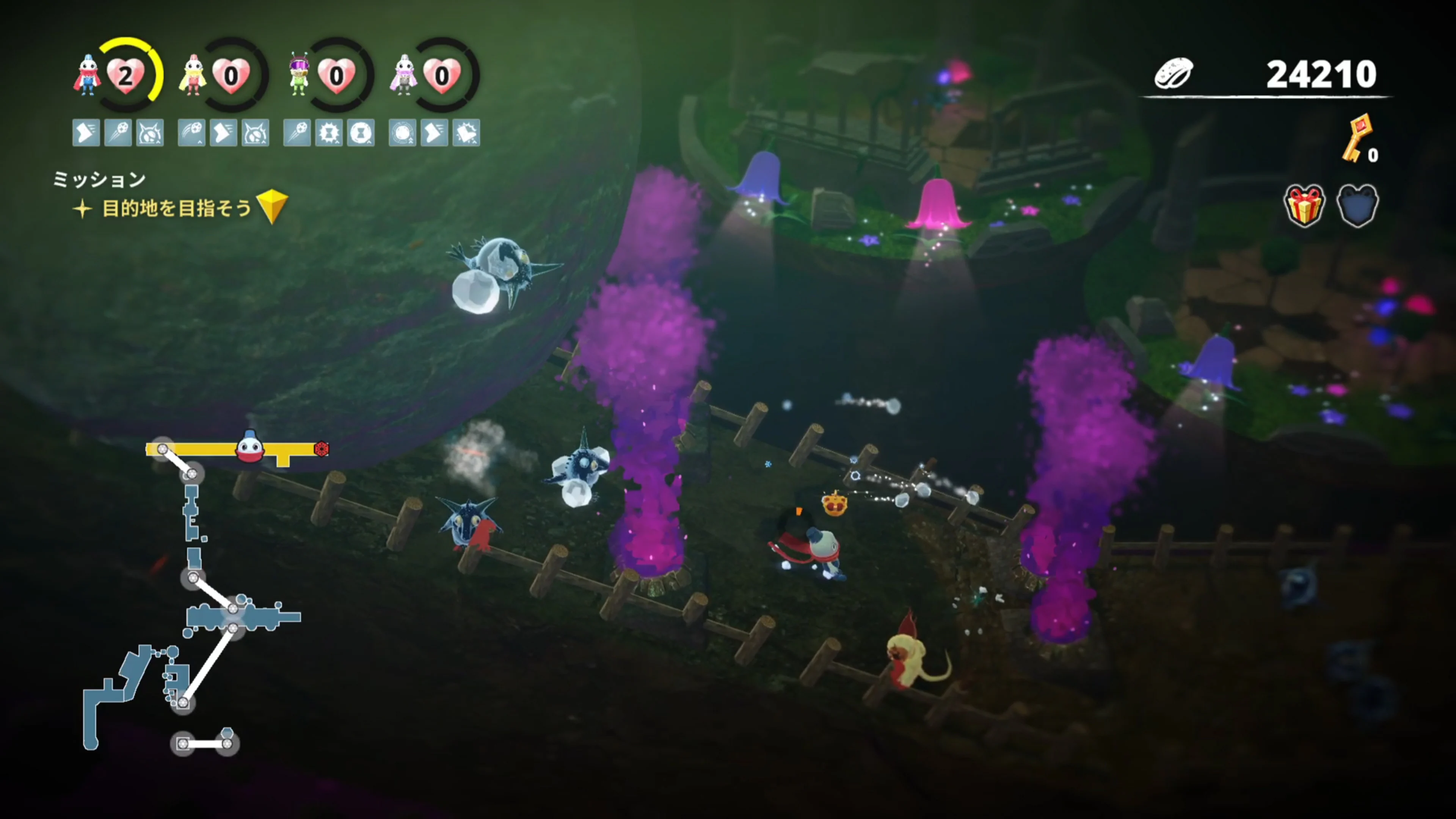Screen dimensions: 1456x819
Task: Click the white coin icon next to 24210
Action: pyautogui.click(x=1175, y=72)
